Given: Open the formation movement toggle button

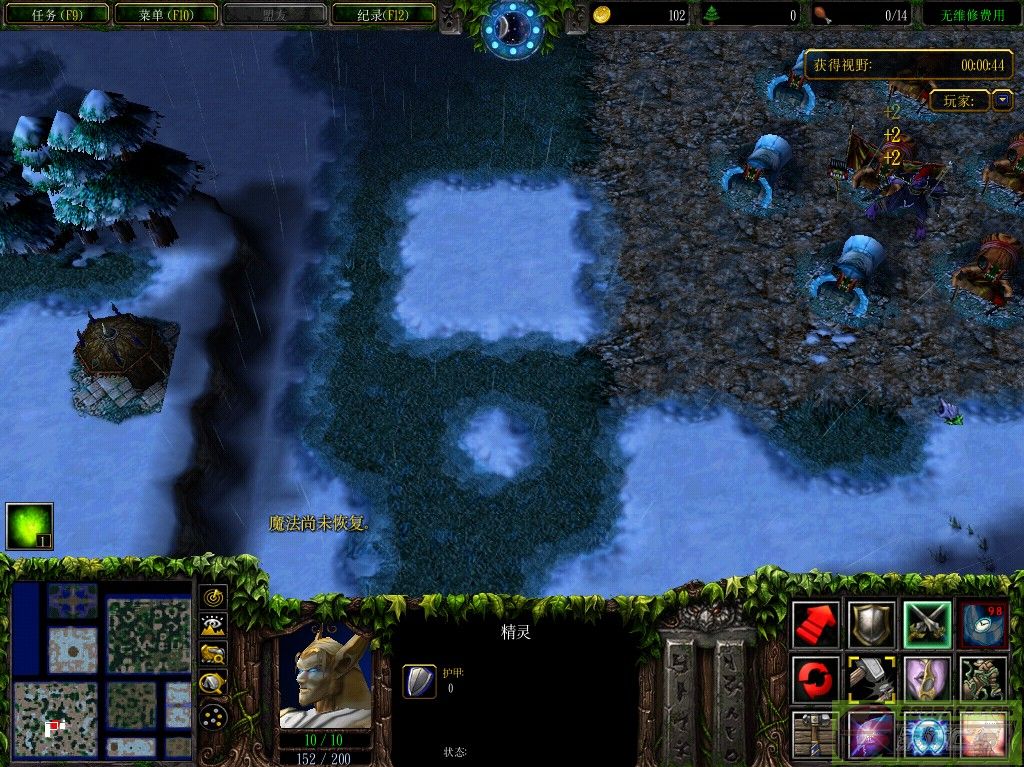Looking at the screenshot, I should coord(213,716).
